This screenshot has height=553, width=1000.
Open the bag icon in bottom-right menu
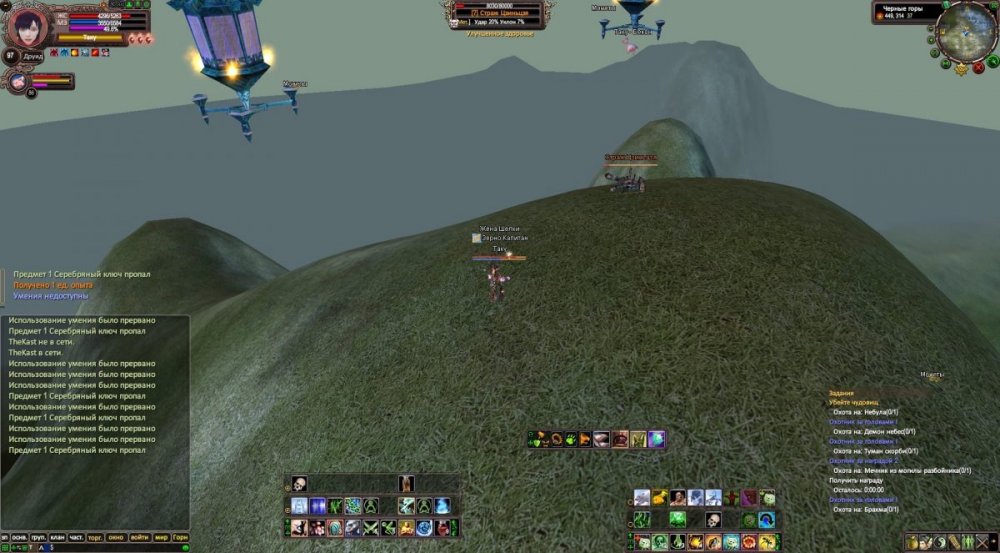pos(912,542)
